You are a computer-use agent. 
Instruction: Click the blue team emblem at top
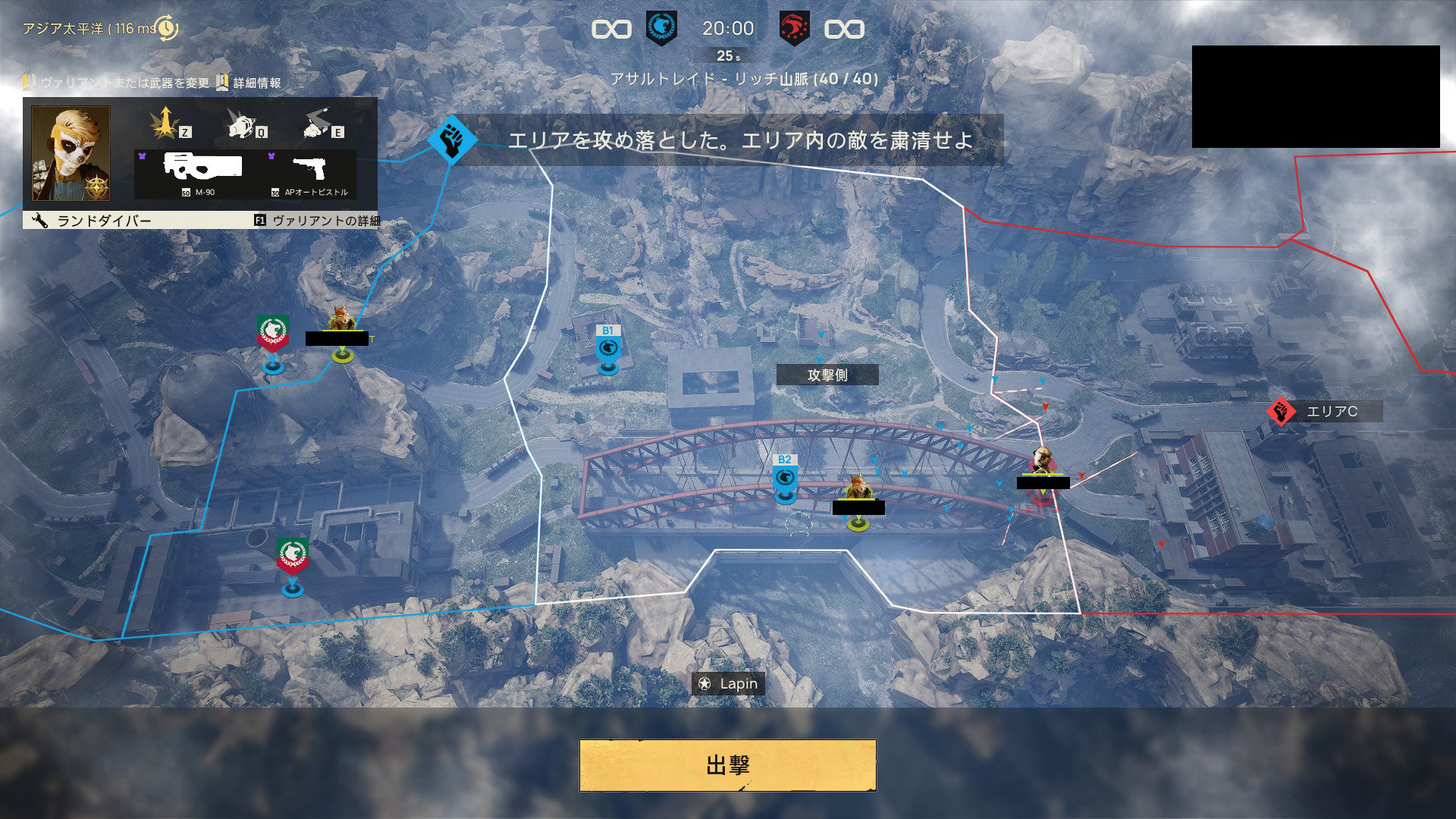[x=661, y=29]
